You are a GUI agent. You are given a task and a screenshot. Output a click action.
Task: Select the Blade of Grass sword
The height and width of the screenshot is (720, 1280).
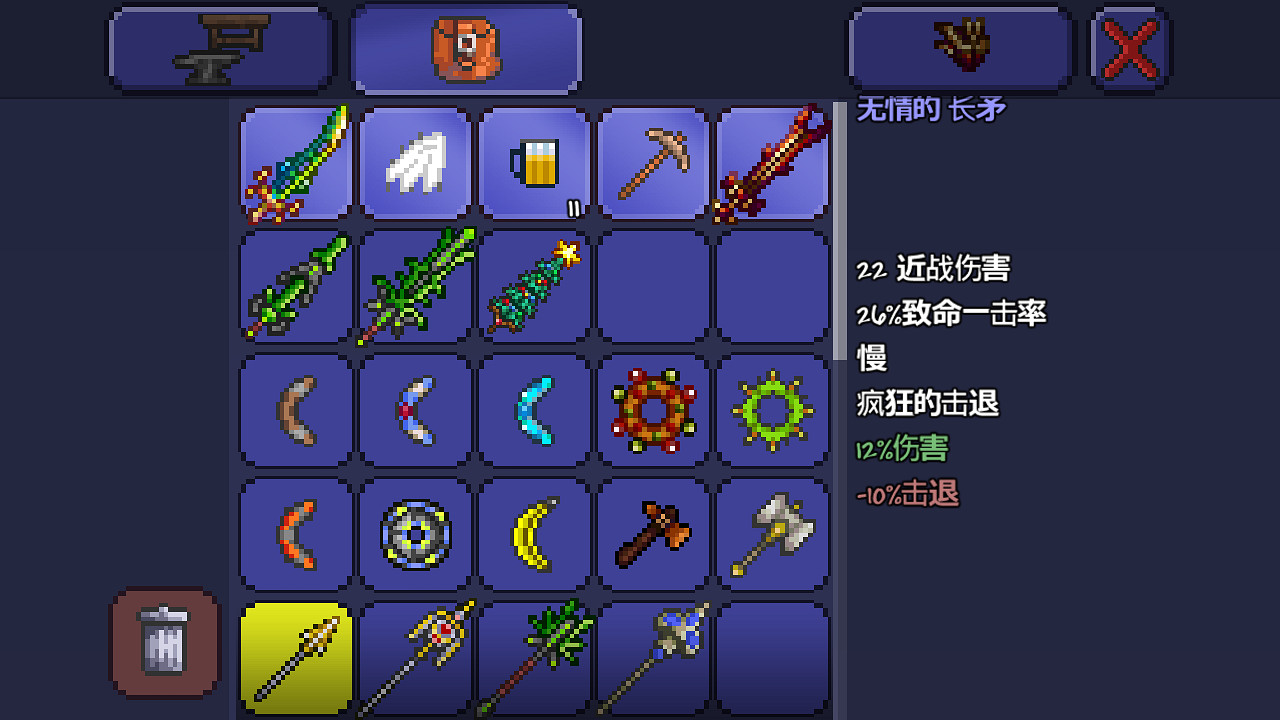click(x=295, y=287)
